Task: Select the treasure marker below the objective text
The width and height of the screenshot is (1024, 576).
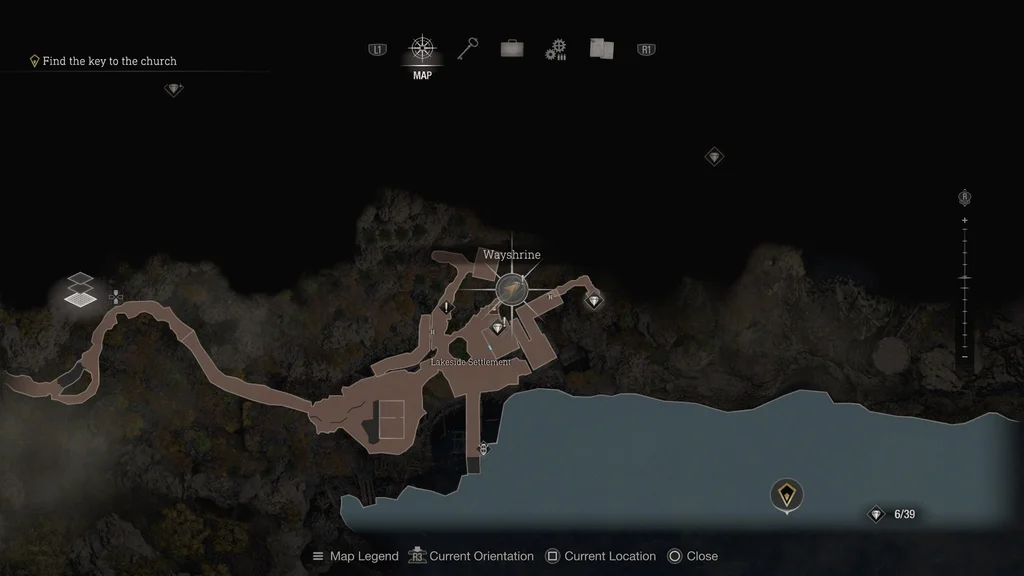Action: coord(174,90)
